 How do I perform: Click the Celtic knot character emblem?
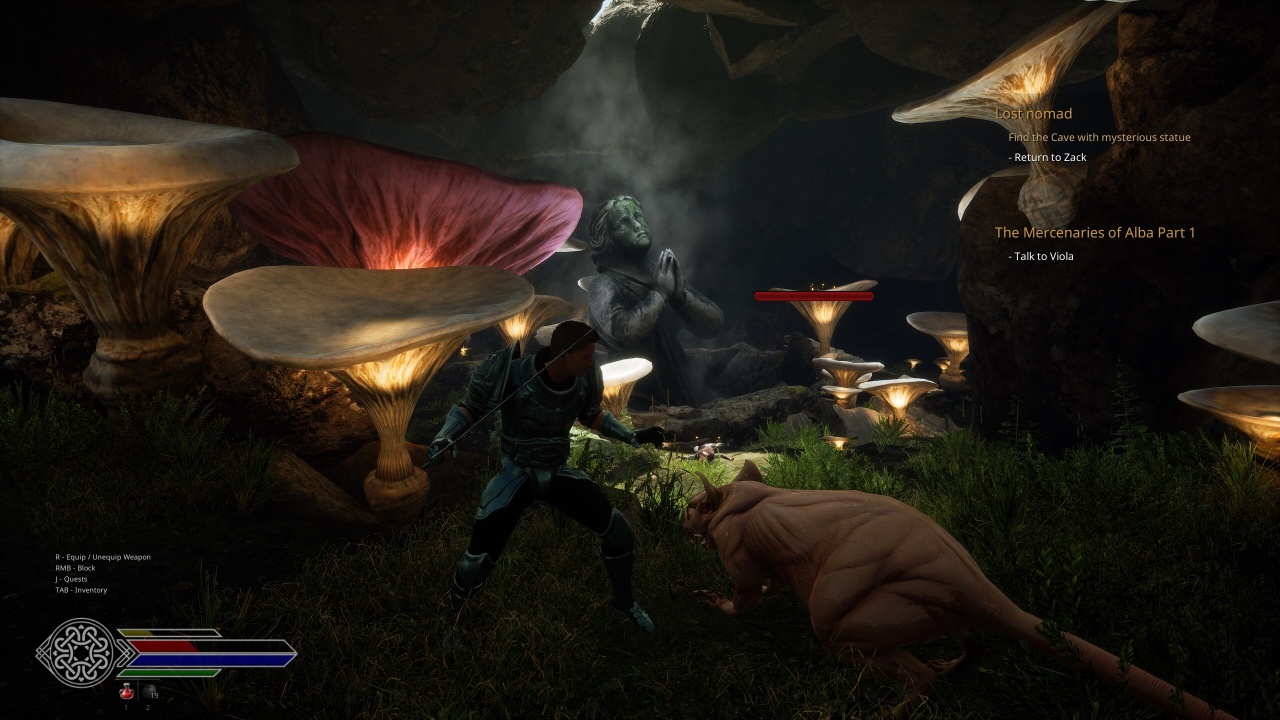pos(76,653)
